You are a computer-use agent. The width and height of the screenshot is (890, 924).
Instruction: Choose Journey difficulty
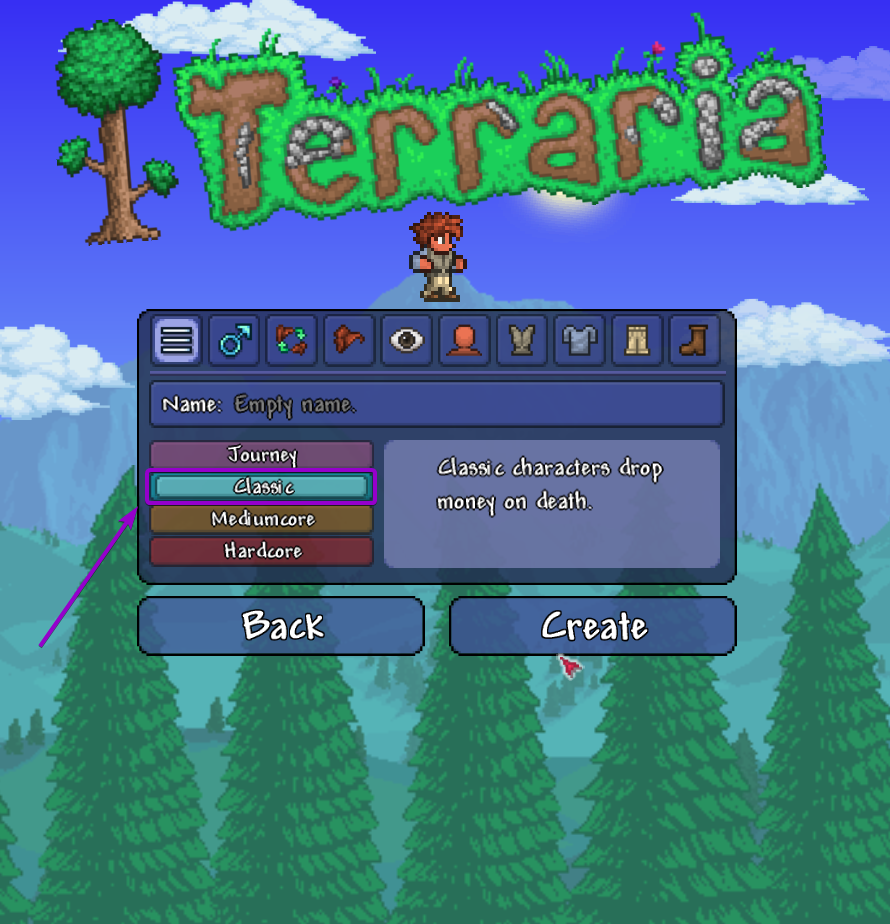click(x=262, y=455)
